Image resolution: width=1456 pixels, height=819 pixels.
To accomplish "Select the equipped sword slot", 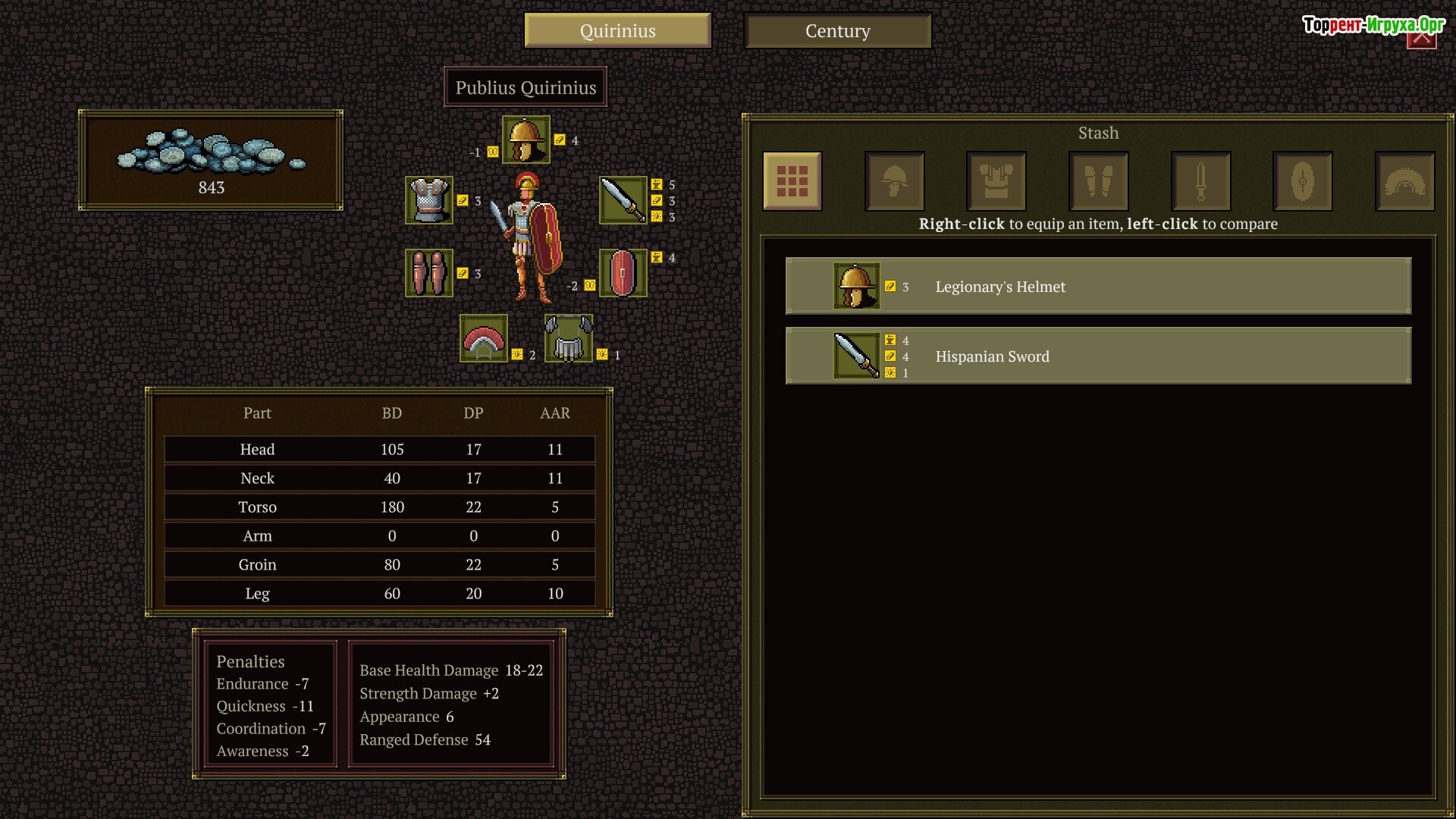I will point(623,200).
